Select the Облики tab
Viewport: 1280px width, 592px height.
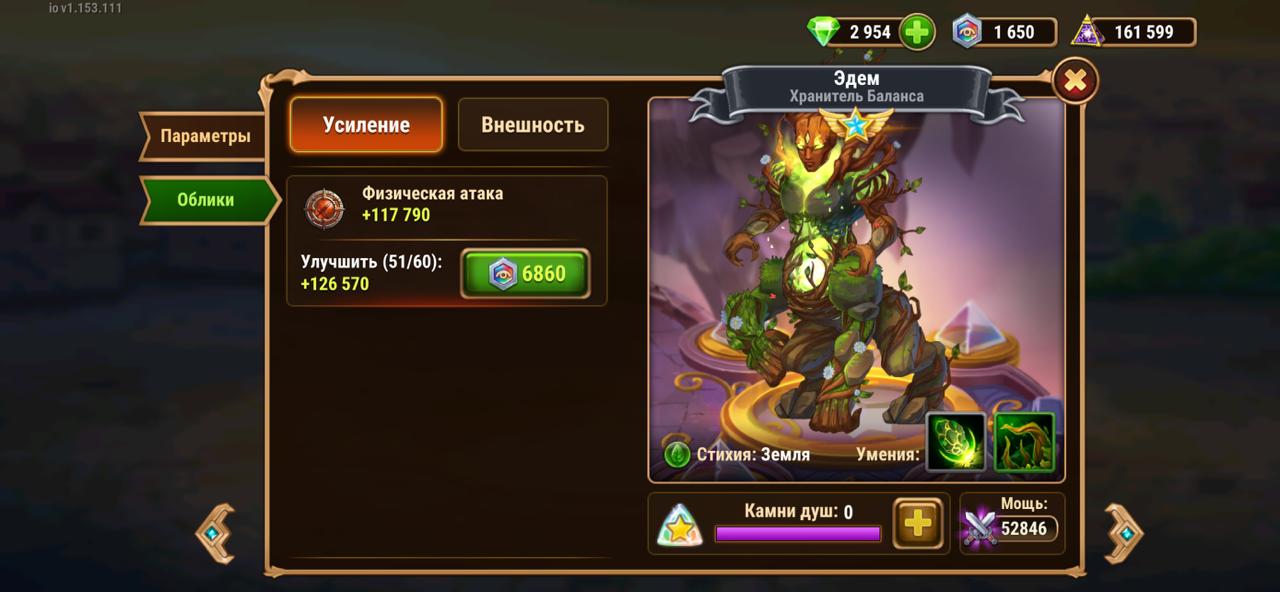click(x=206, y=200)
